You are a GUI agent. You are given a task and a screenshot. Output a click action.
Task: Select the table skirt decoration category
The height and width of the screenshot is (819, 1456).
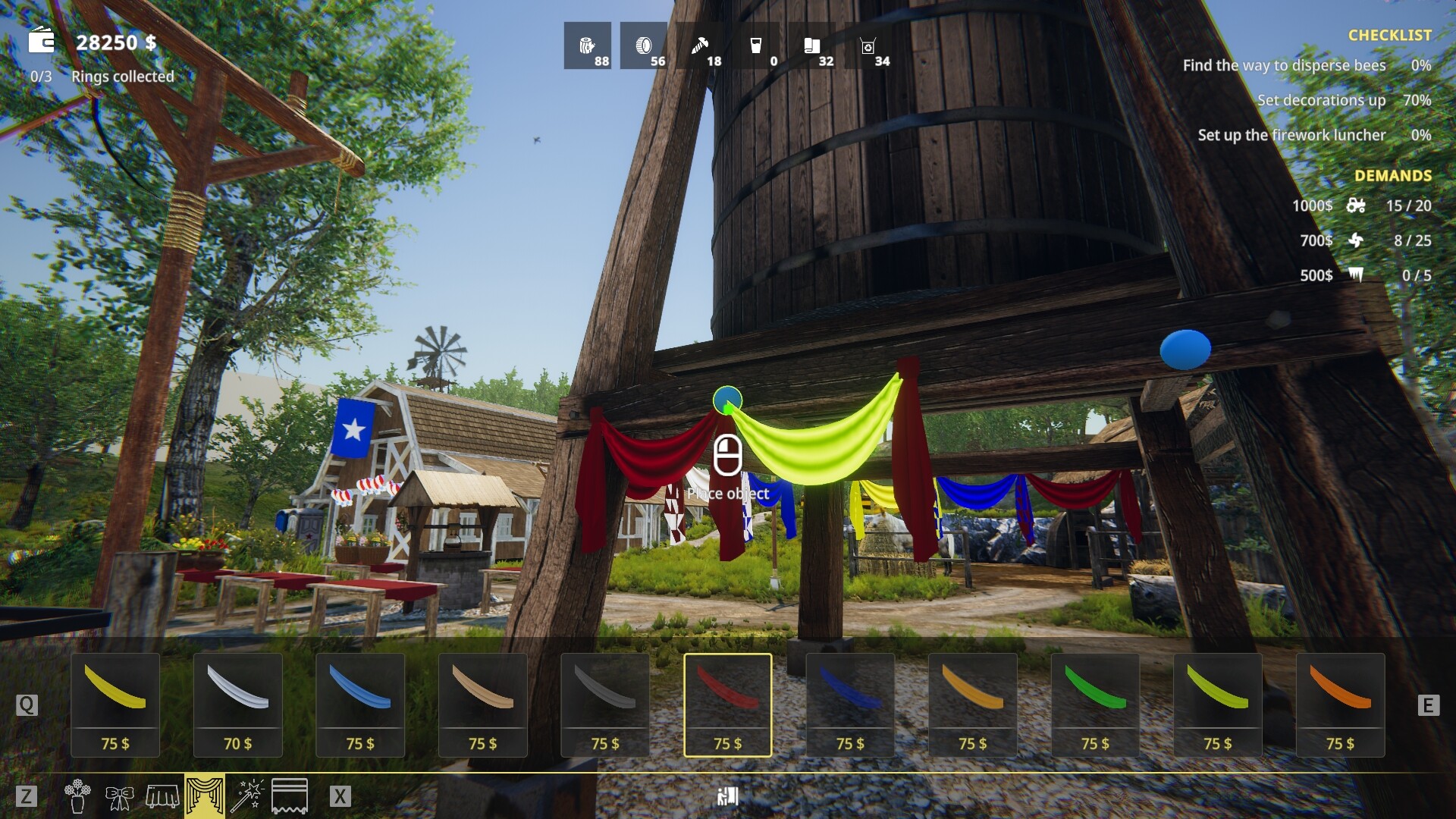[x=164, y=795]
